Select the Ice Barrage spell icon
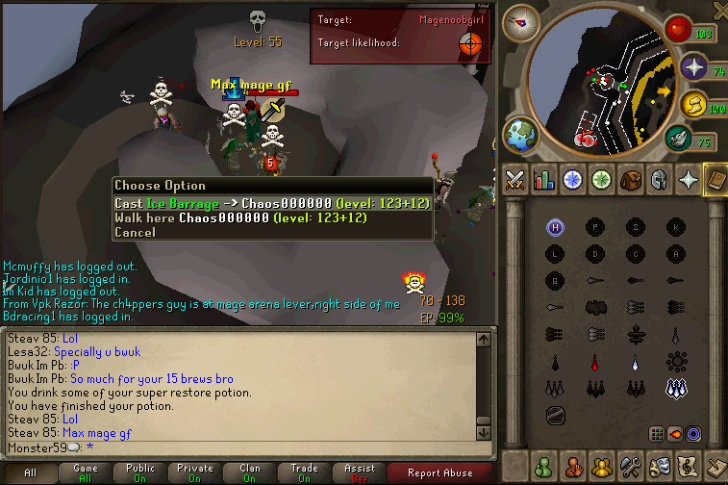Screen dimensions: 728x485 coord(676,387)
